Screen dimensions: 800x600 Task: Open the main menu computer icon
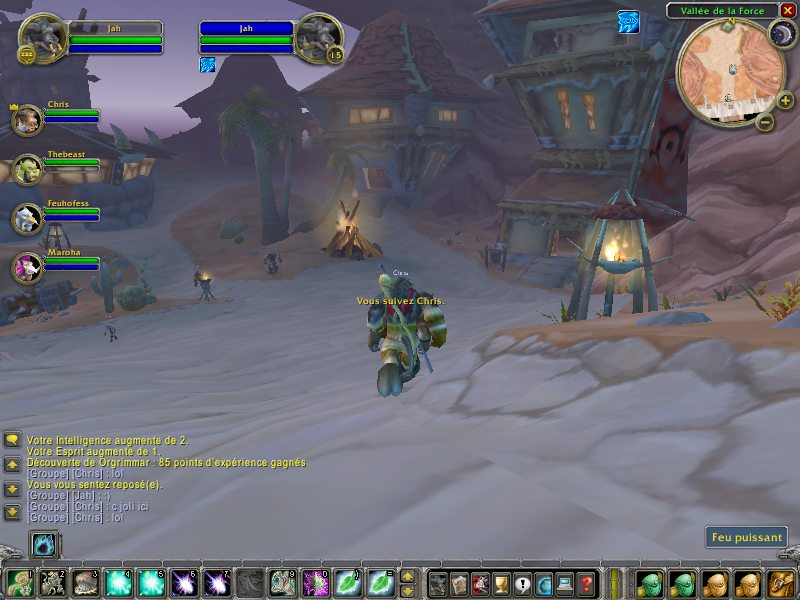coord(566,583)
